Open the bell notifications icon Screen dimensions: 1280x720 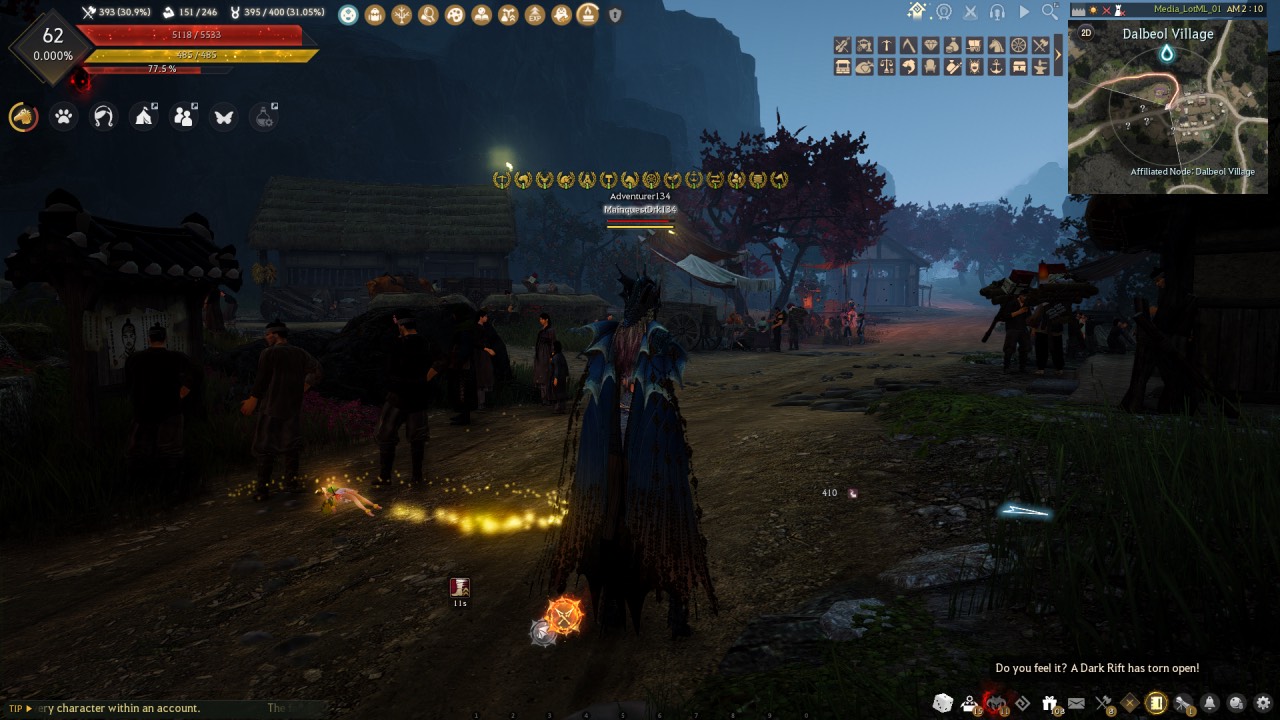pos(1209,703)
